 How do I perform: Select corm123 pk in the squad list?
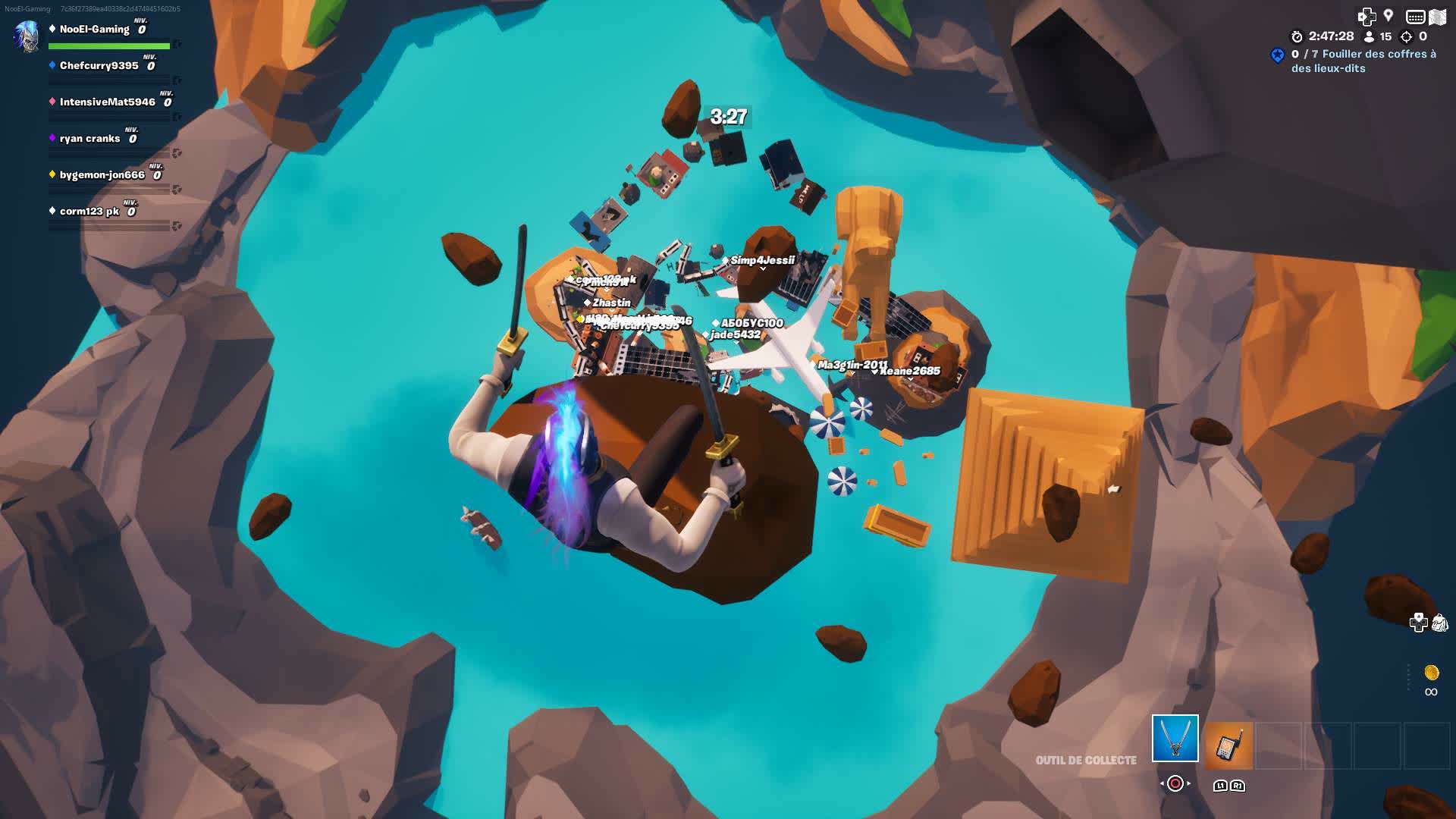(89, 212)
